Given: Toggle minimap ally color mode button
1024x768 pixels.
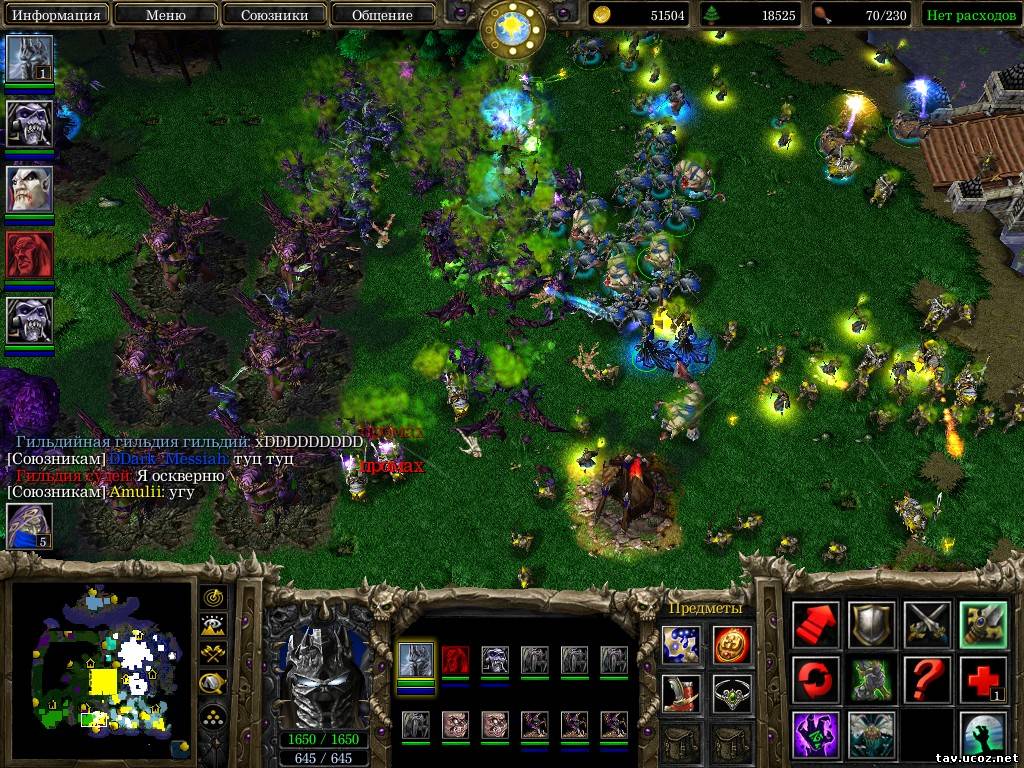Looking at the screenshot, I should pyautogui.click(x=213, y=654).
